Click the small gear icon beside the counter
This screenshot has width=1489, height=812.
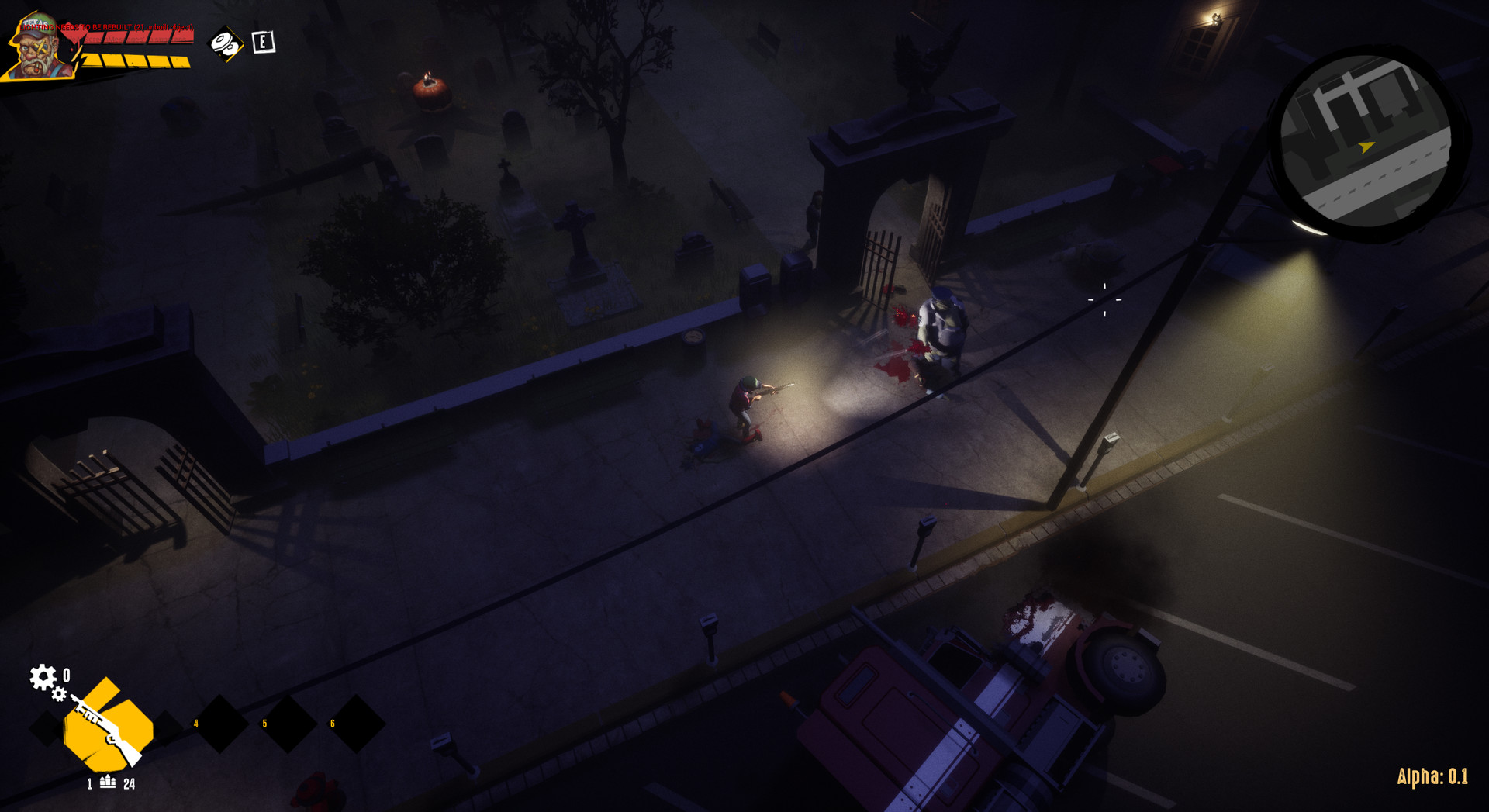point(59,695)
